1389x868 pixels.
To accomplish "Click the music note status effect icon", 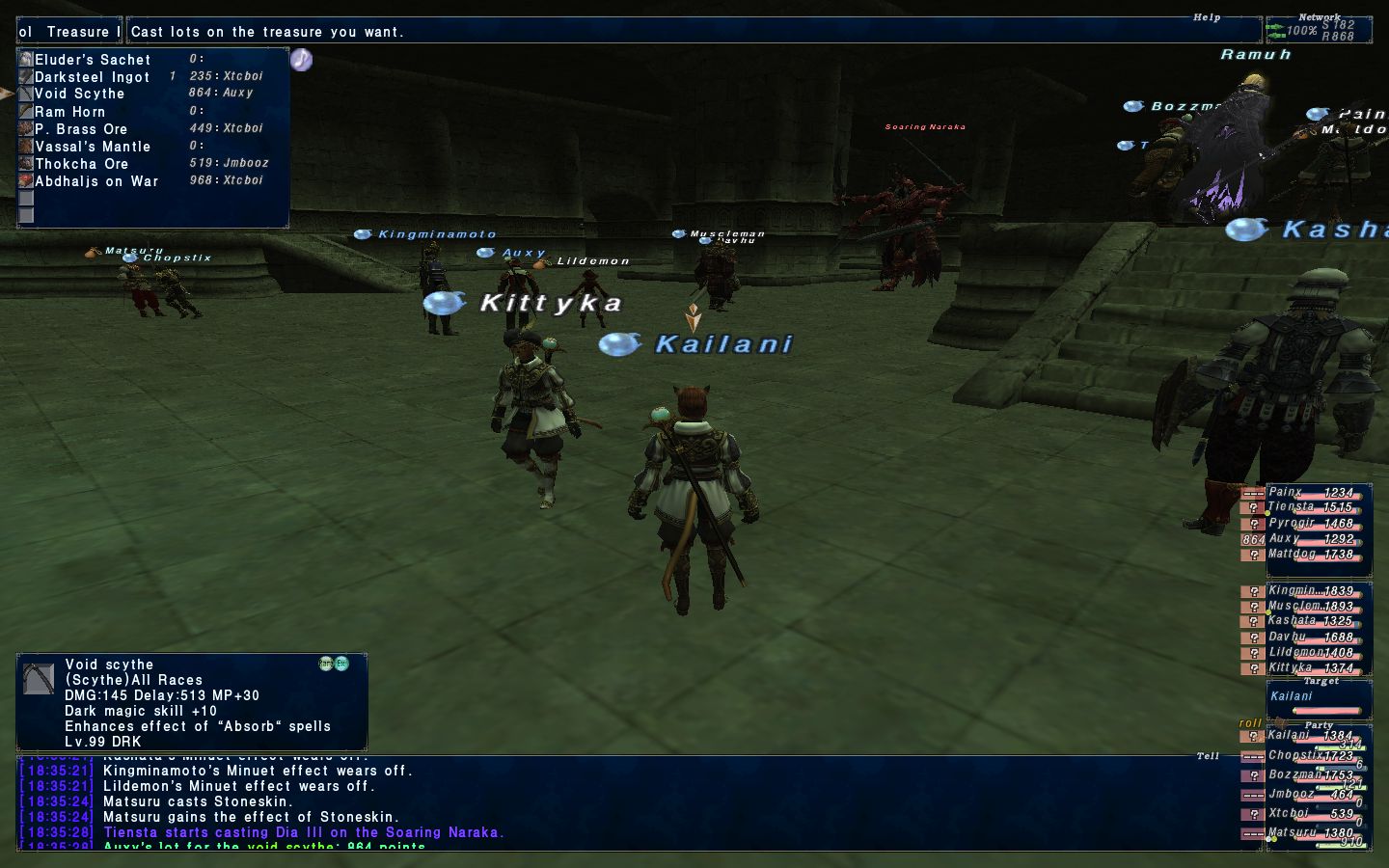I will click(x=301, y=60).
